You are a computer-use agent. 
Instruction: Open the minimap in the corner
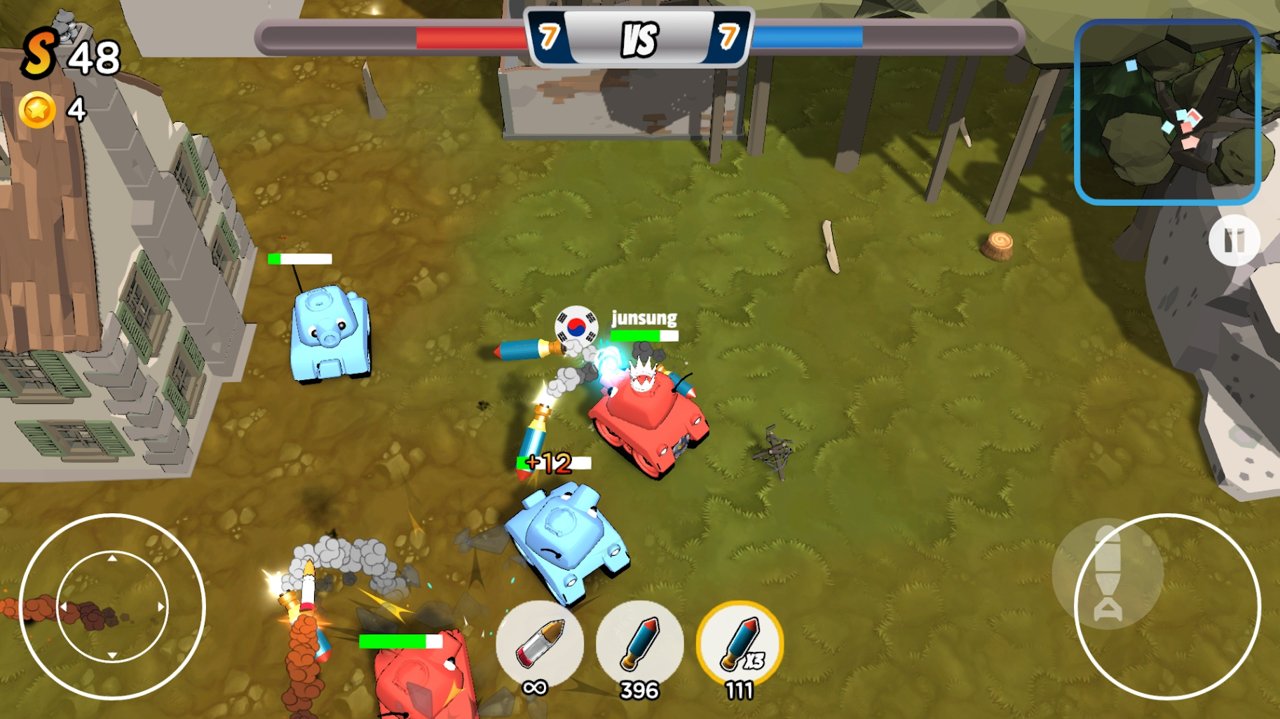1167,111
